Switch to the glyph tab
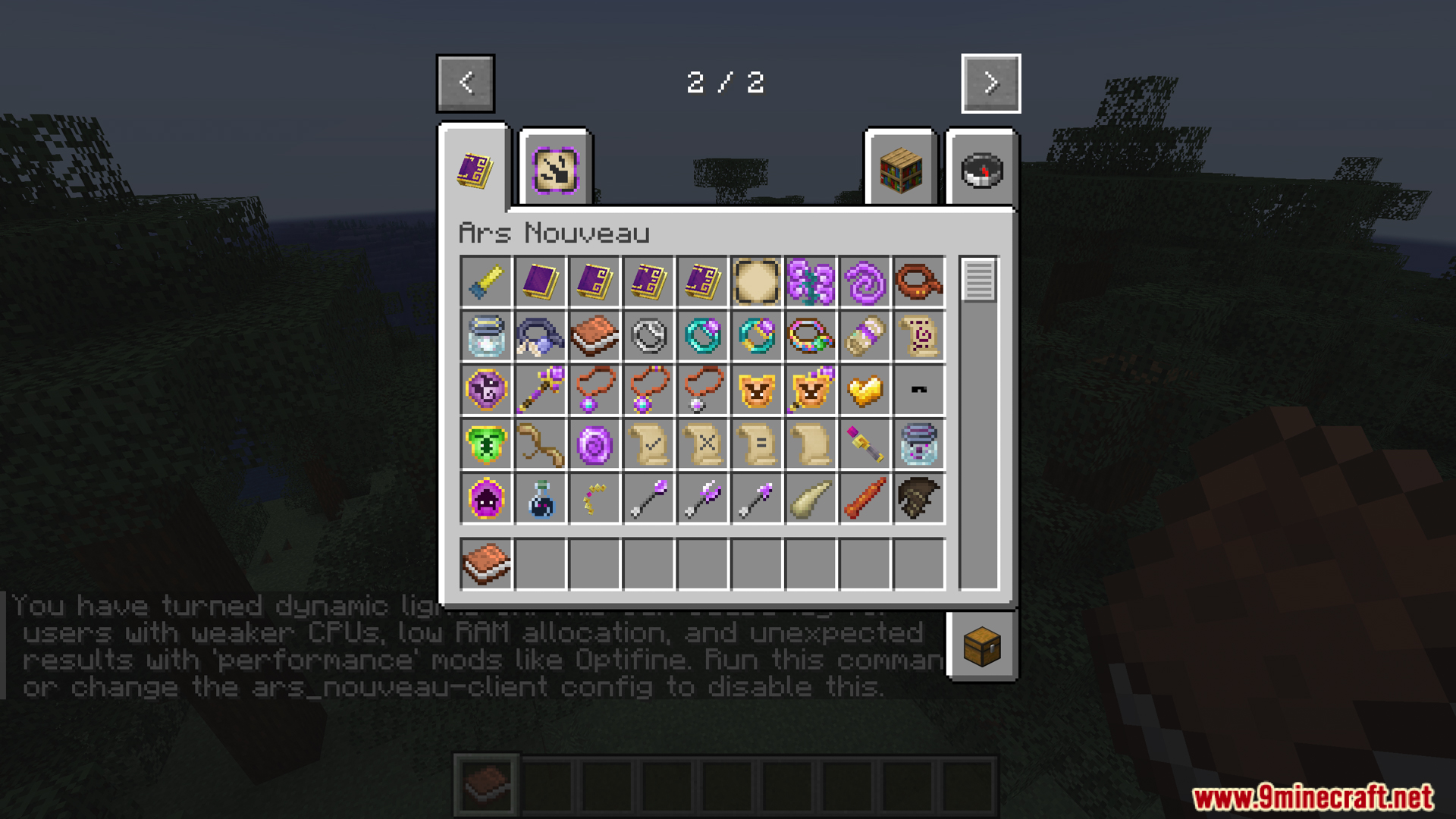Viewport: 1456px width, 819px height. tap(555, 168)
